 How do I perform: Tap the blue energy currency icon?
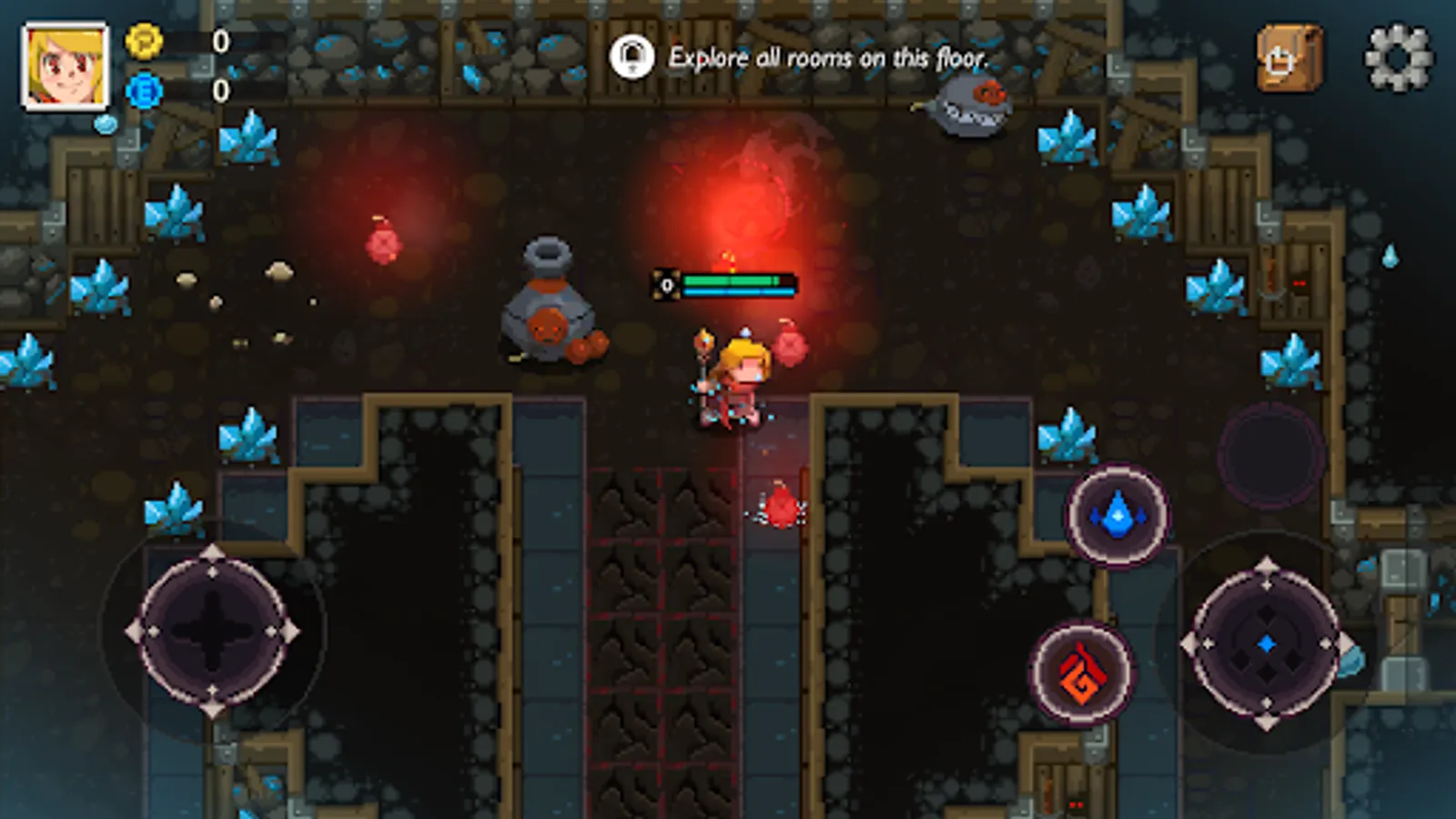click(142, 90)
